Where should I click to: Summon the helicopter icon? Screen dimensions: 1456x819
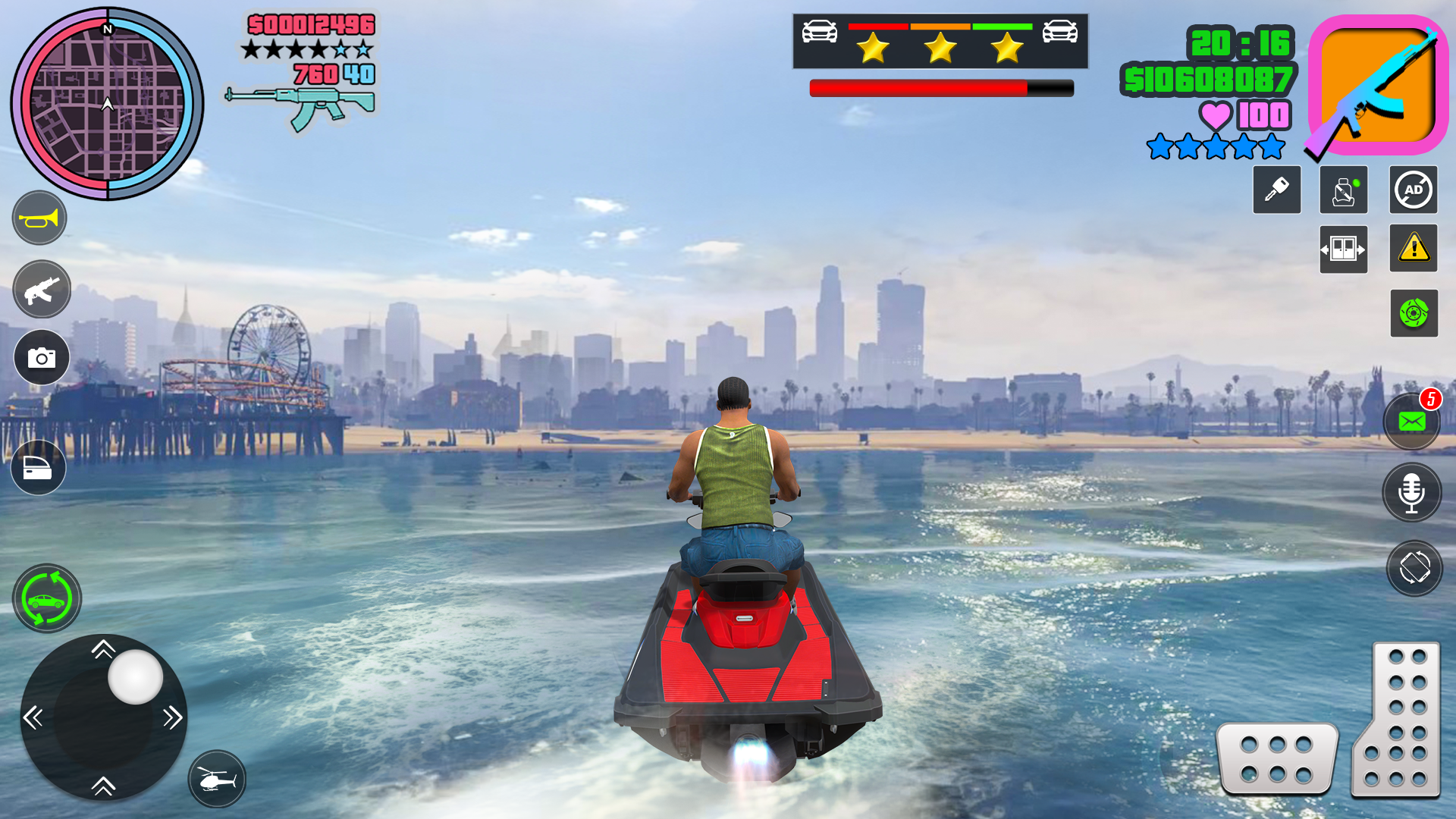point(217,780)
